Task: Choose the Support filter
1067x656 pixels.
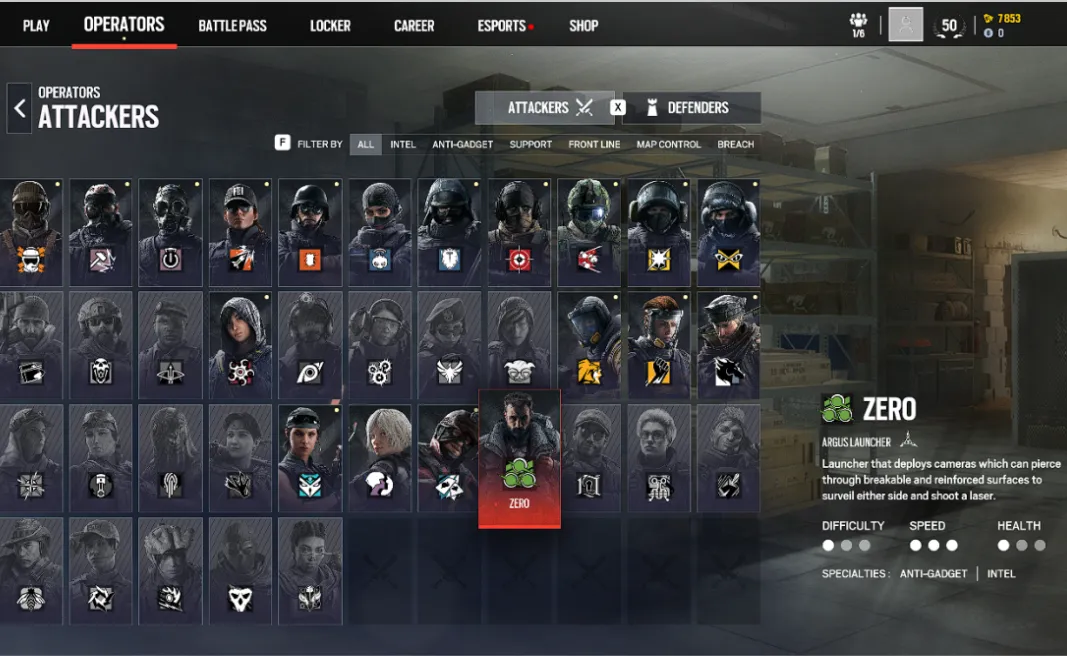Action: pyautogui.click(x=530, y=144)
